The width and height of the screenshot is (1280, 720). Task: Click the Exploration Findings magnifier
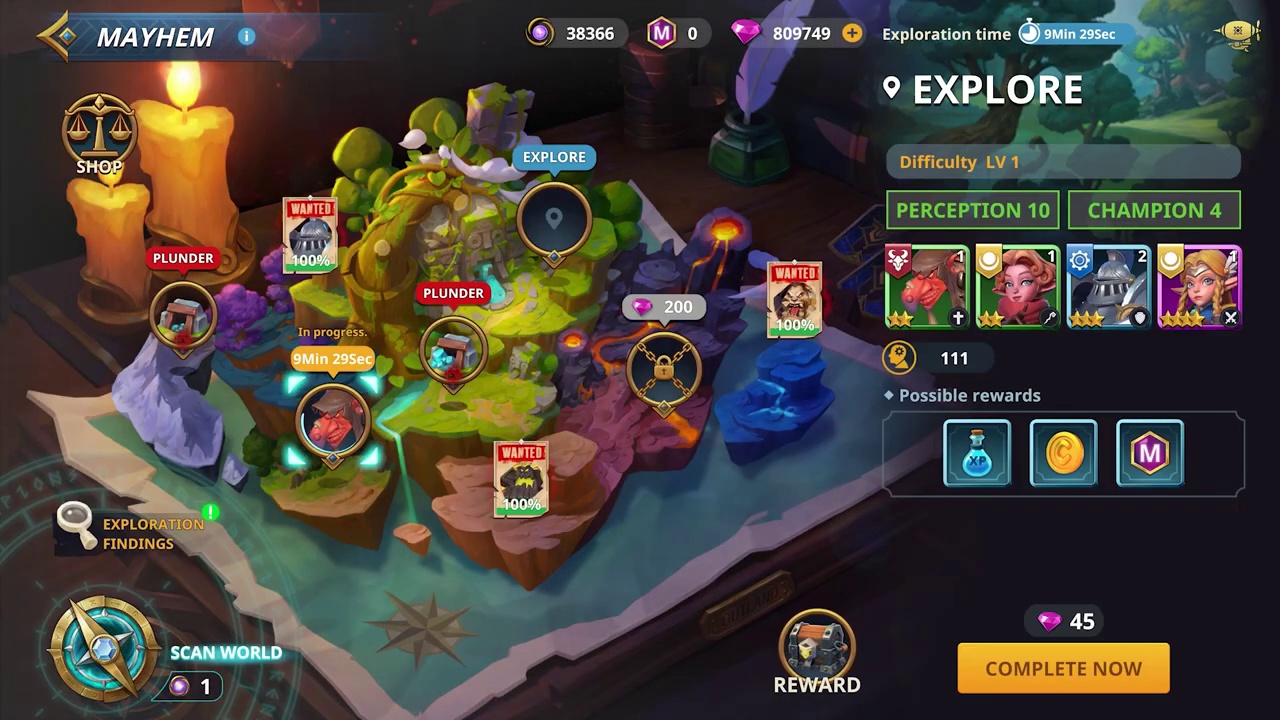click(75, 523)
